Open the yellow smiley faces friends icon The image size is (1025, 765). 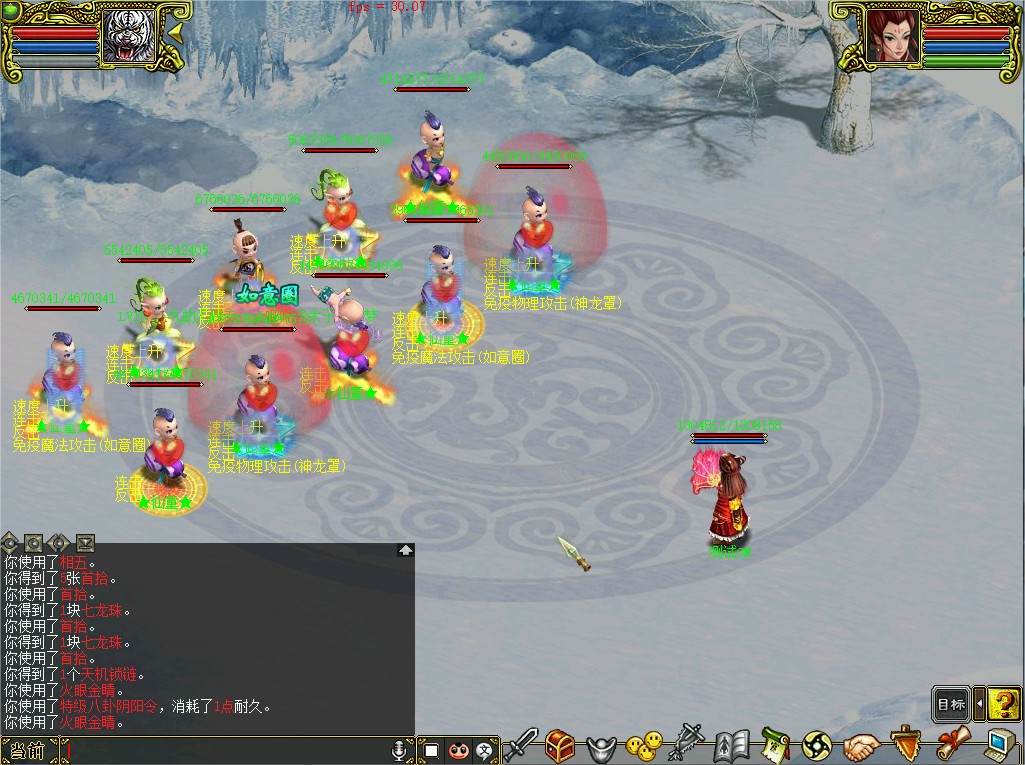pyautogui.click(x=644, y=745)
